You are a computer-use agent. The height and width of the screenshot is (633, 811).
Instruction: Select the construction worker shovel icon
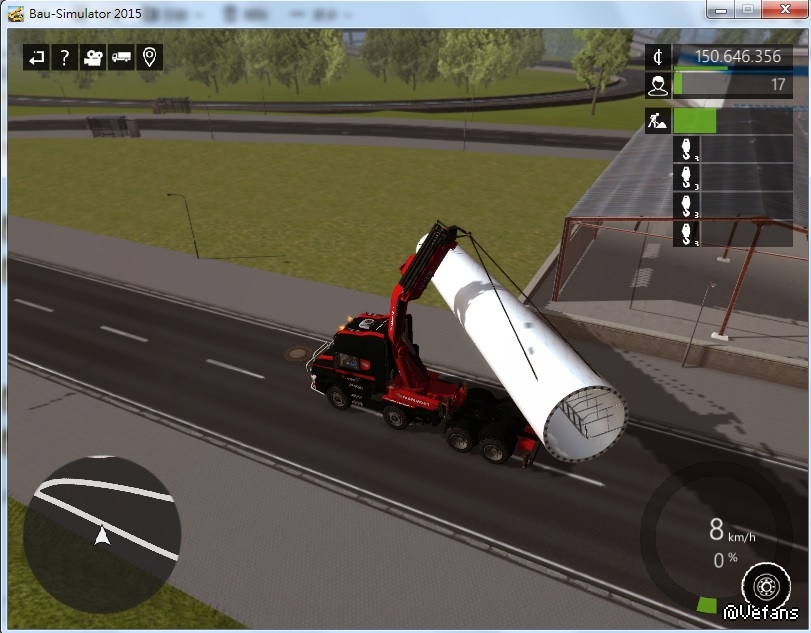(x=658, y=121)
